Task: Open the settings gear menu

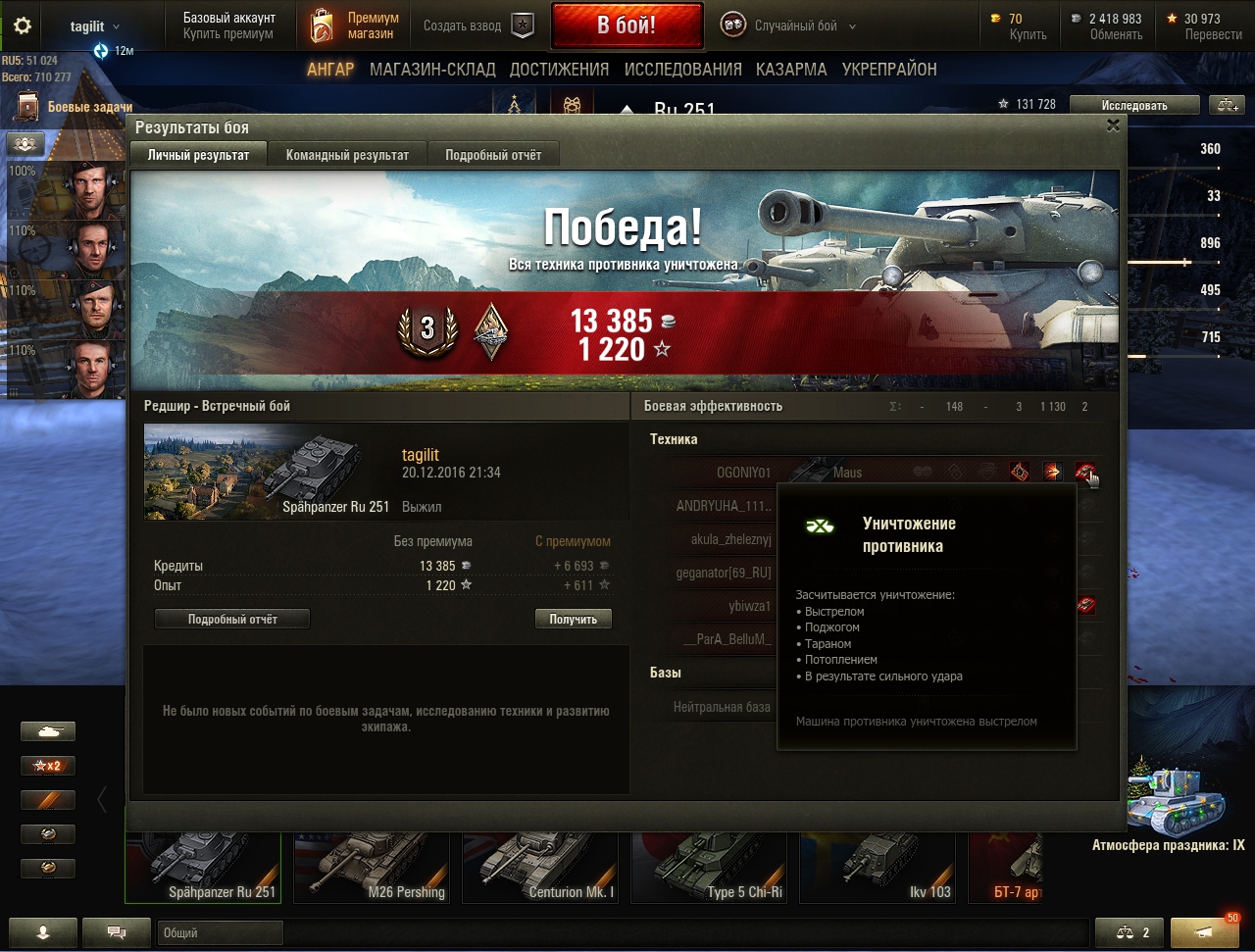Action: coord(23,25)
